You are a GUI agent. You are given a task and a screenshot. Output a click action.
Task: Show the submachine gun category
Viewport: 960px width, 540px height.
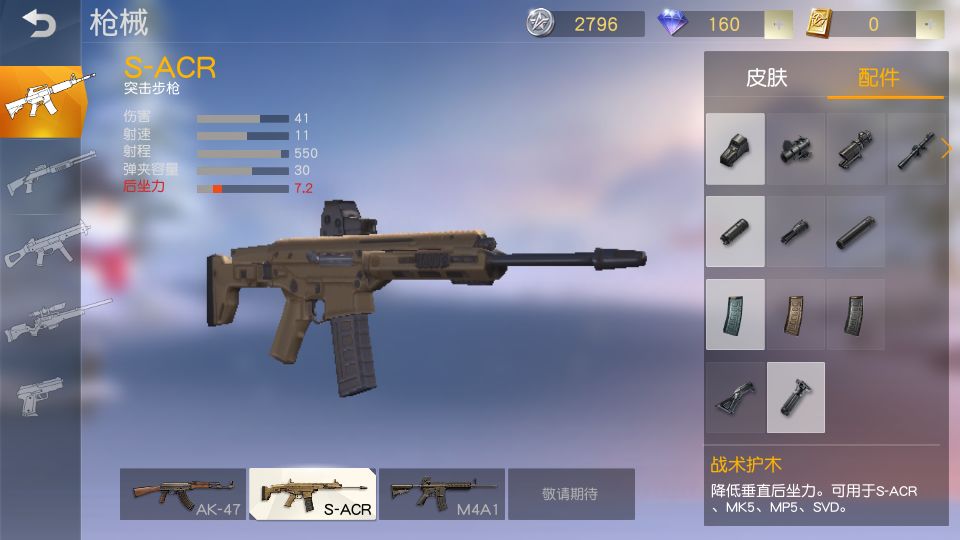tap(40, 247)
